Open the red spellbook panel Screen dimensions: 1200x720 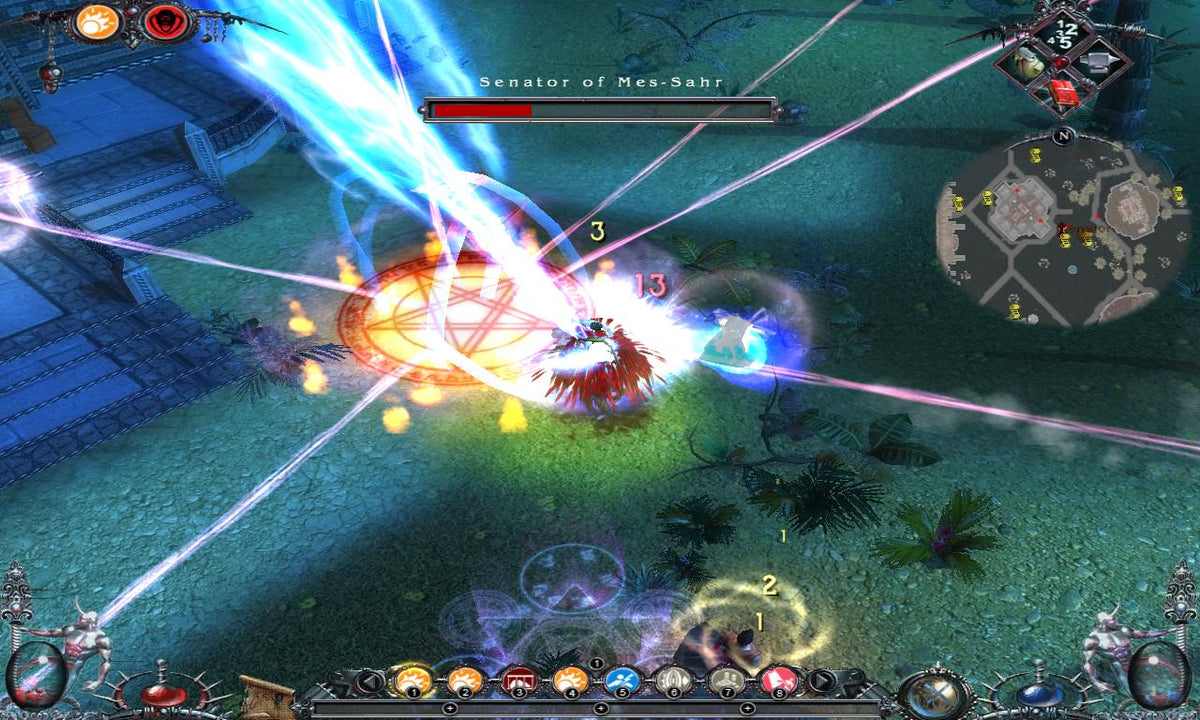pos(1063,93)
